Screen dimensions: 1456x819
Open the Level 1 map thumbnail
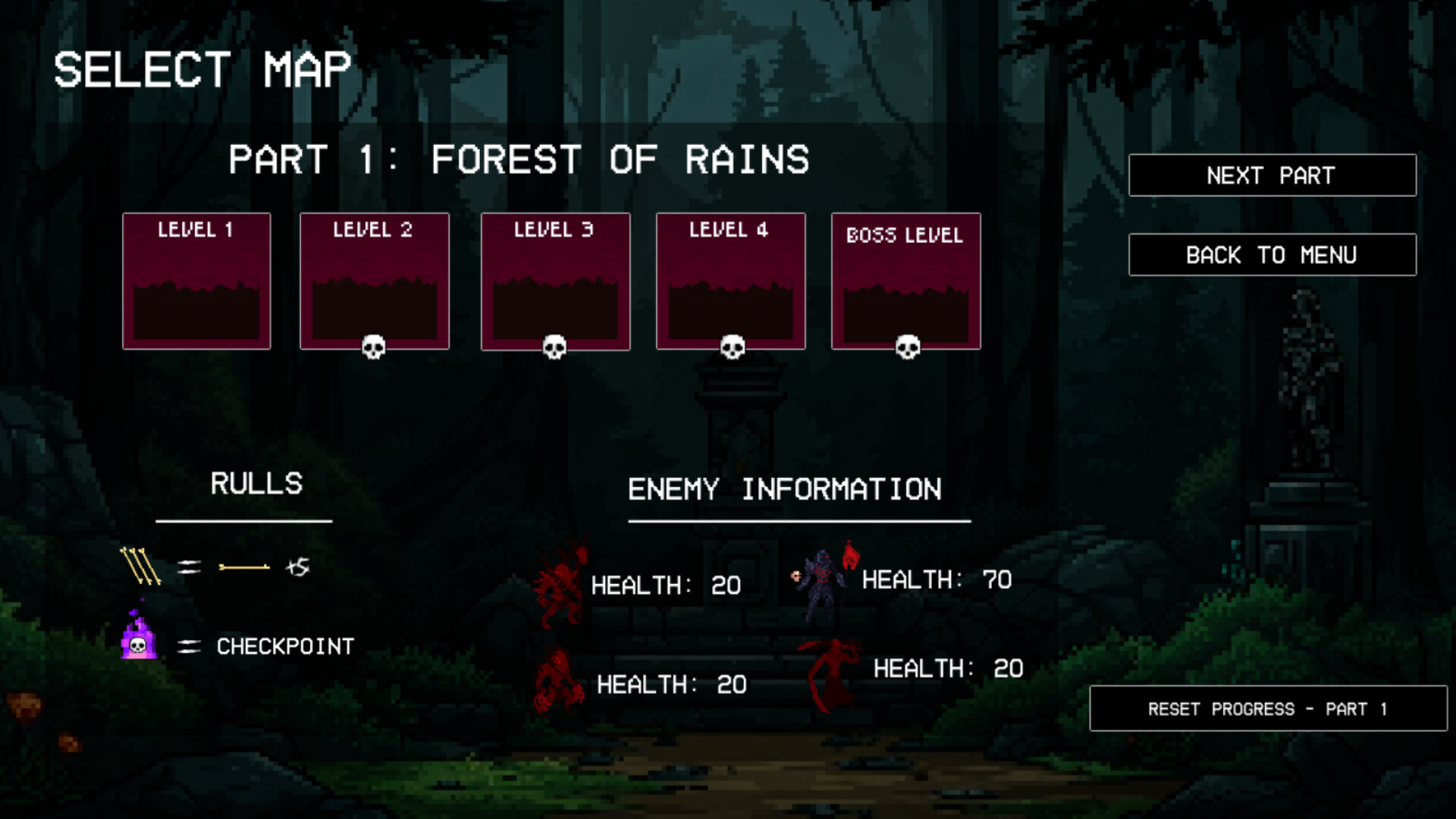[196, 281]
